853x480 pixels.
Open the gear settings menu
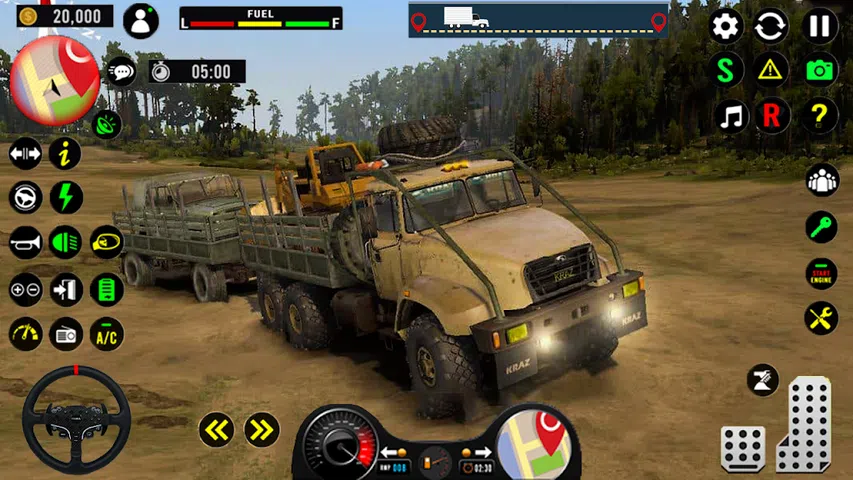(x=726, y=26)
